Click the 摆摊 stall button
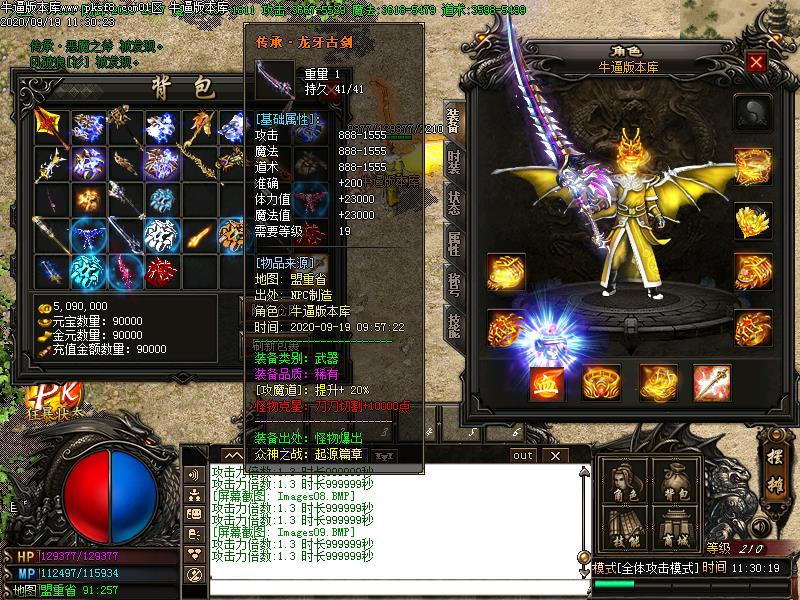The height and width of the screenshot is (600, 800). (x=773, y=467)
